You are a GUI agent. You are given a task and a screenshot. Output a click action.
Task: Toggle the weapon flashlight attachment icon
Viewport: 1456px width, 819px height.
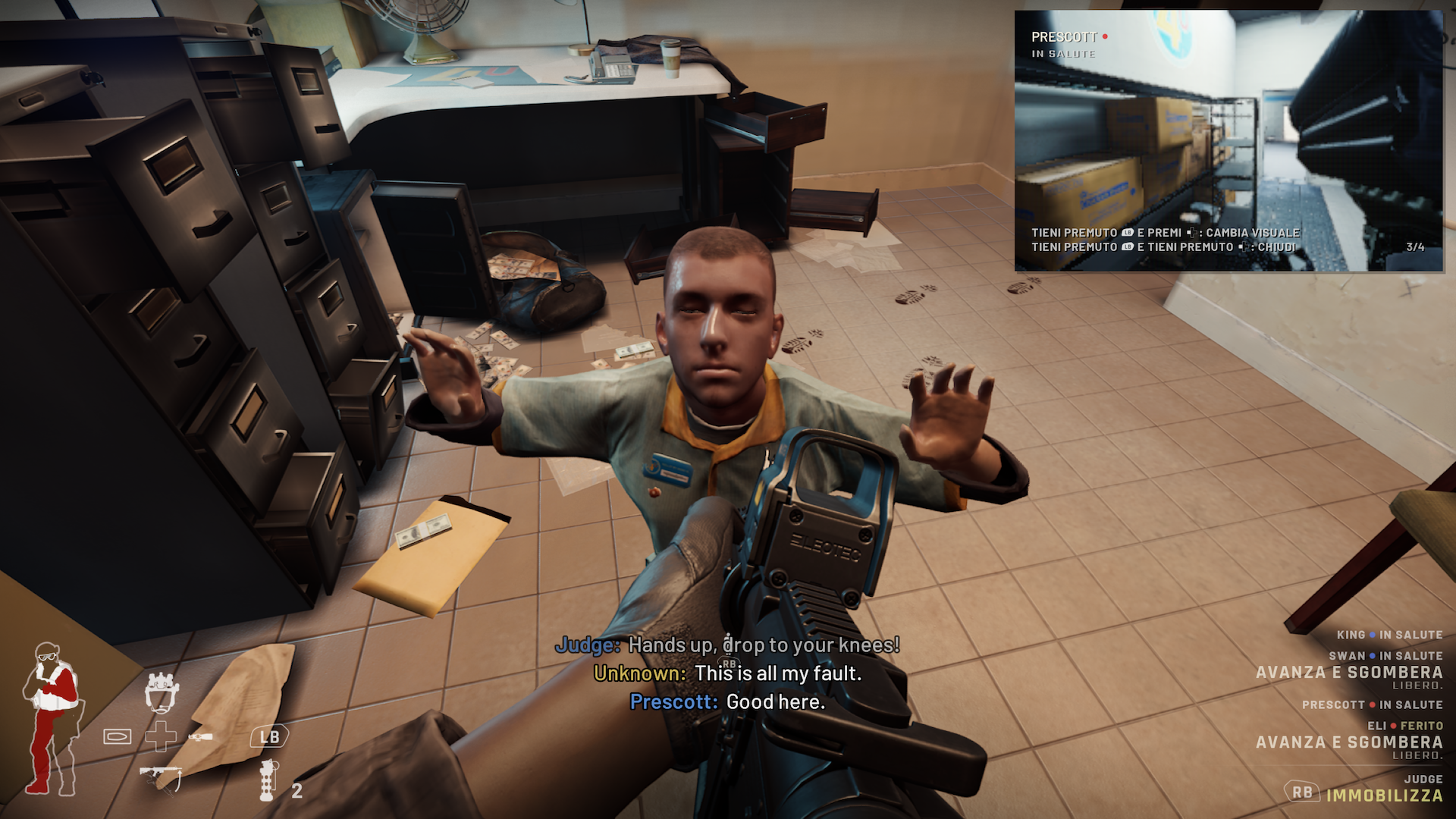(x=200, y=736)
